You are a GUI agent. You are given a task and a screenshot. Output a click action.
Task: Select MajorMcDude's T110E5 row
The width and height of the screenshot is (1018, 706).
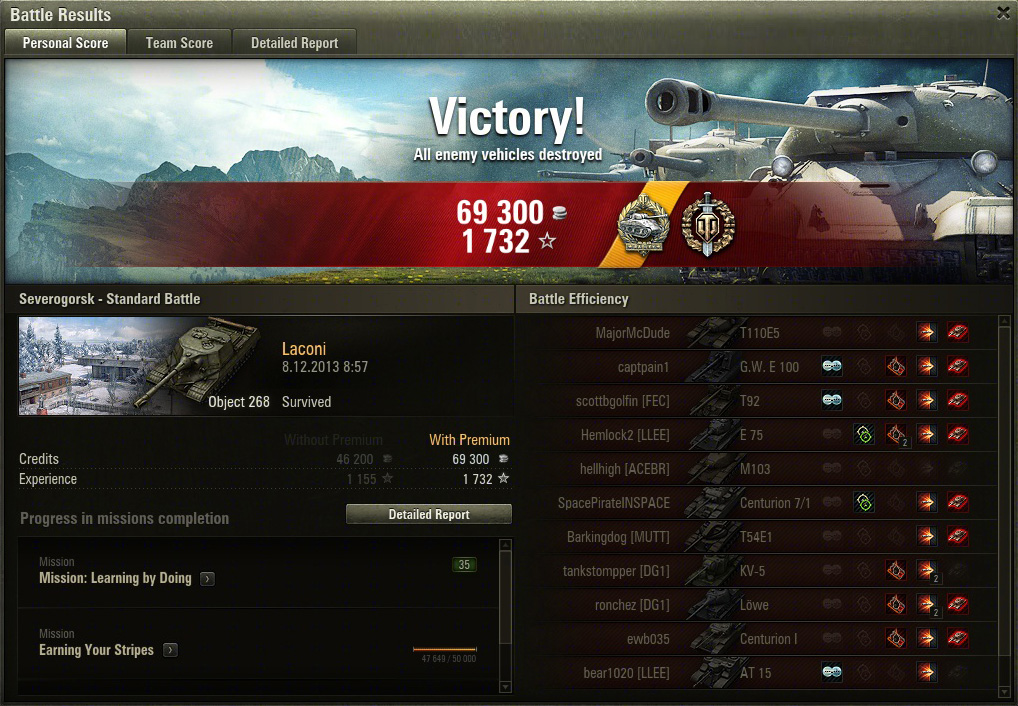pos(760,333)
